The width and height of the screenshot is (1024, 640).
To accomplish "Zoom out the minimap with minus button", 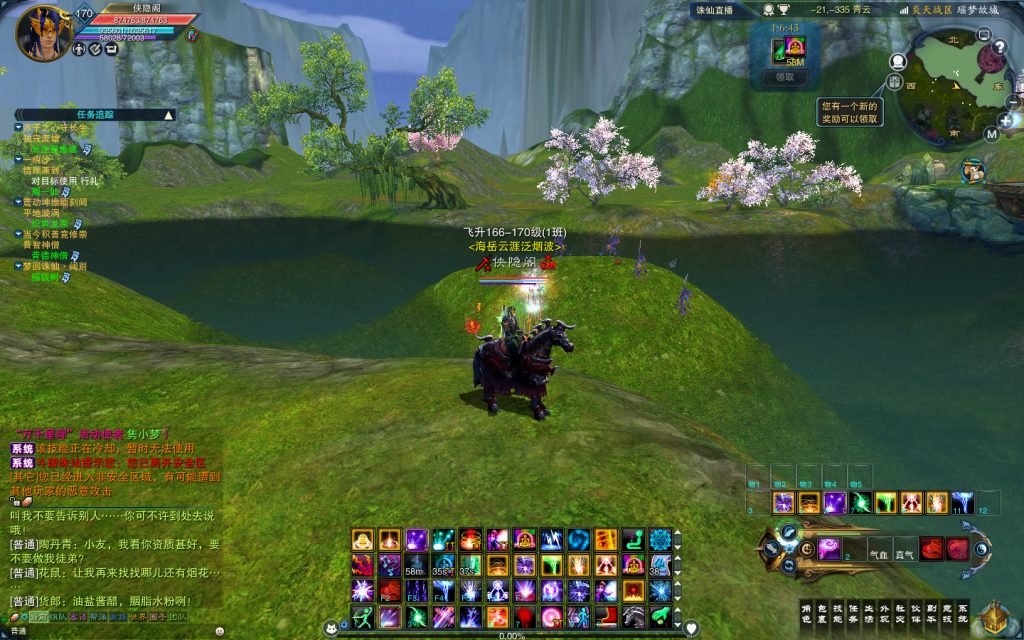I will click(1013, 103).
